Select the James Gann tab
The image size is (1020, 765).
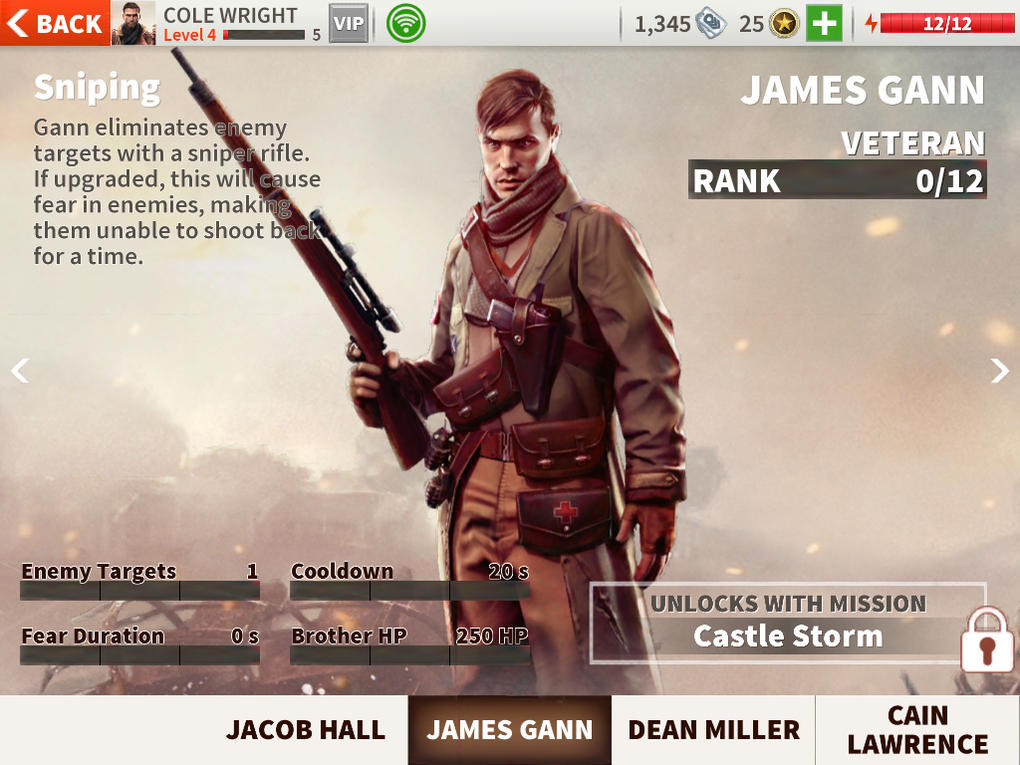pos(510,730)
